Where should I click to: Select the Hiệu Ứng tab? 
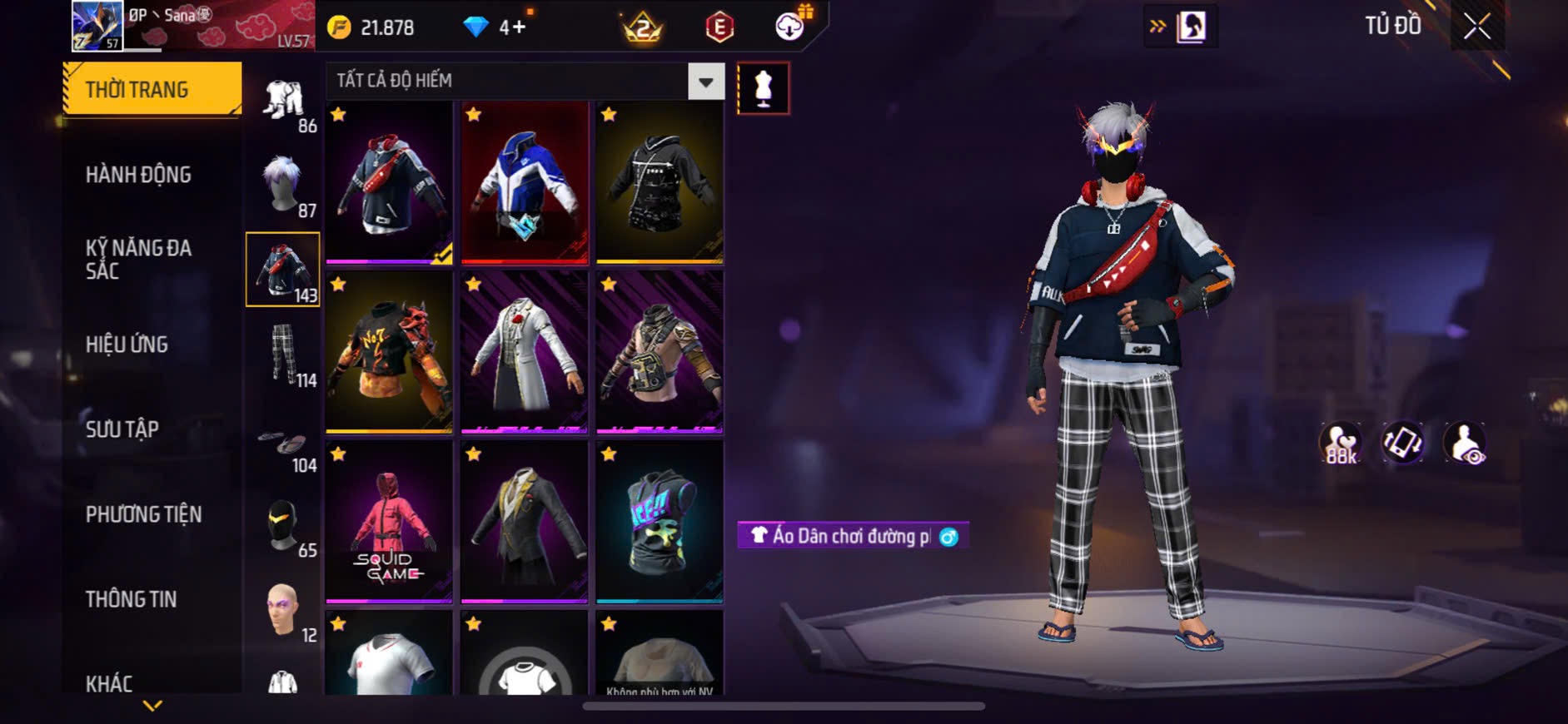click(127, 345)
